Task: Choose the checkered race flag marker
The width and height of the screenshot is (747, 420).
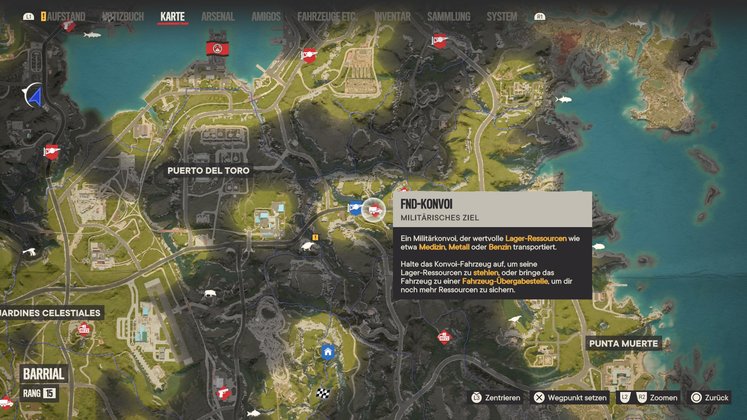Action: tap(323, 393)
